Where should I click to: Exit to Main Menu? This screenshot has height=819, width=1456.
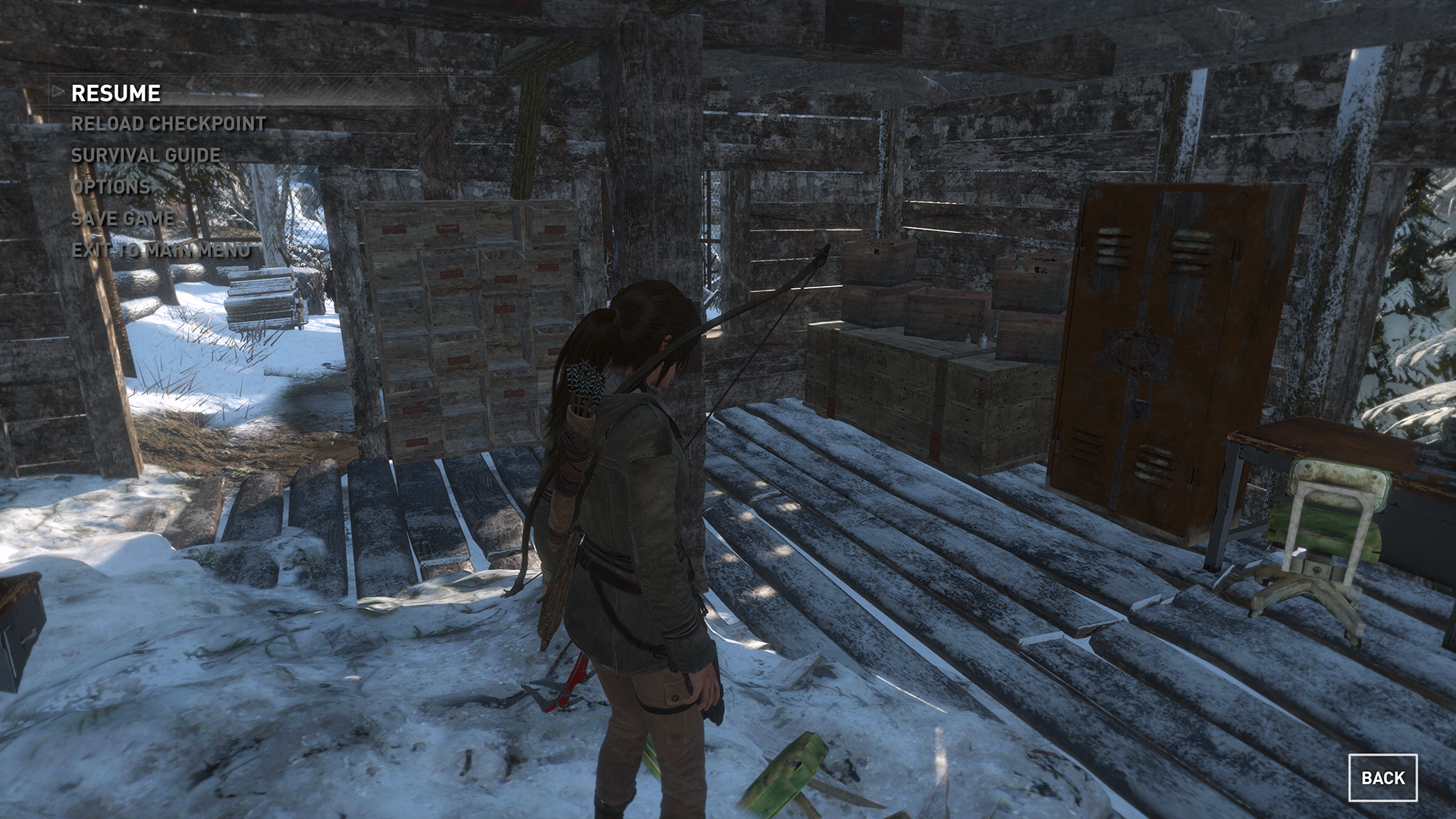tap(161, 250)
